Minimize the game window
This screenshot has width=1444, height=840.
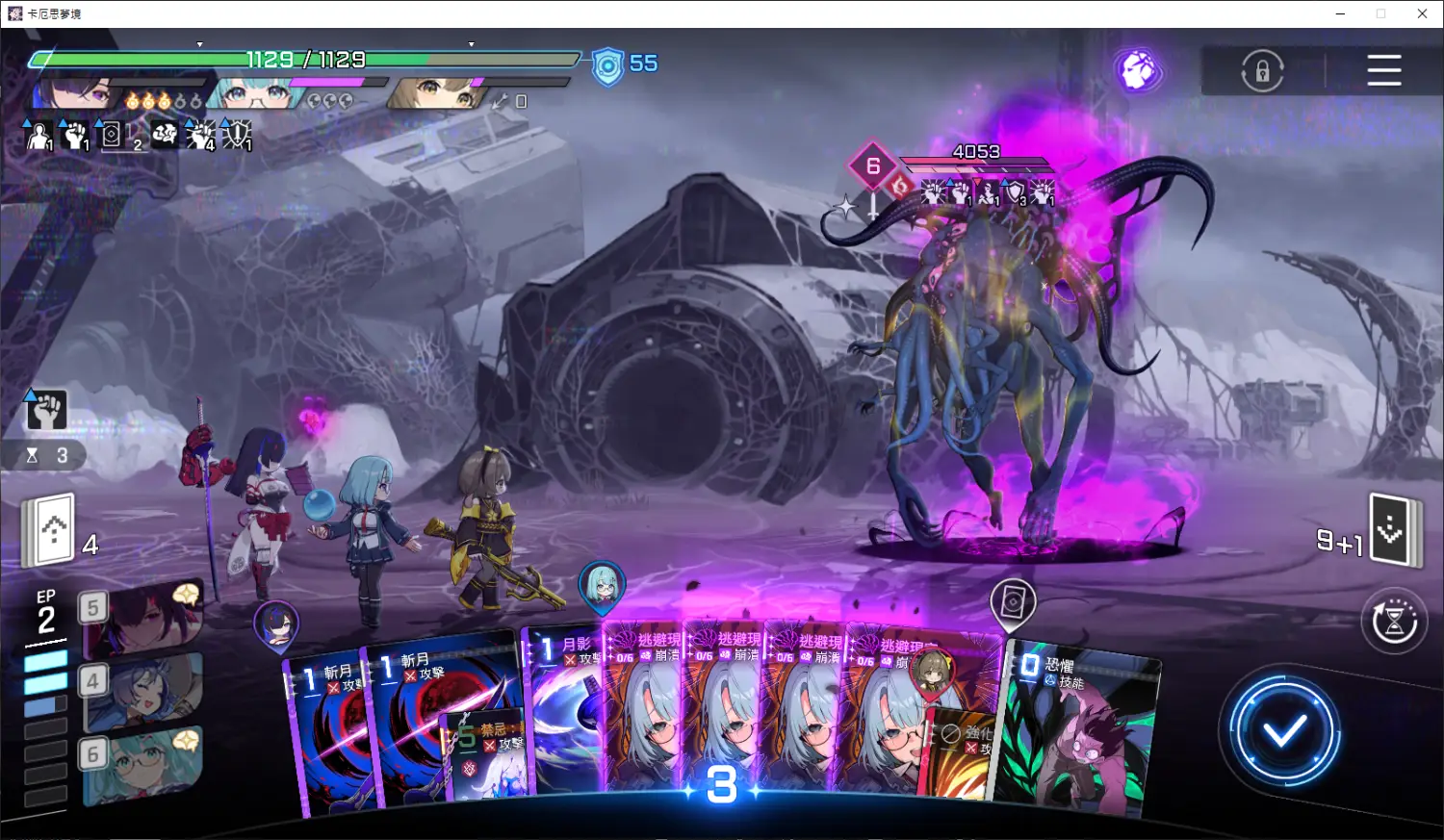tap(1341, 13)
